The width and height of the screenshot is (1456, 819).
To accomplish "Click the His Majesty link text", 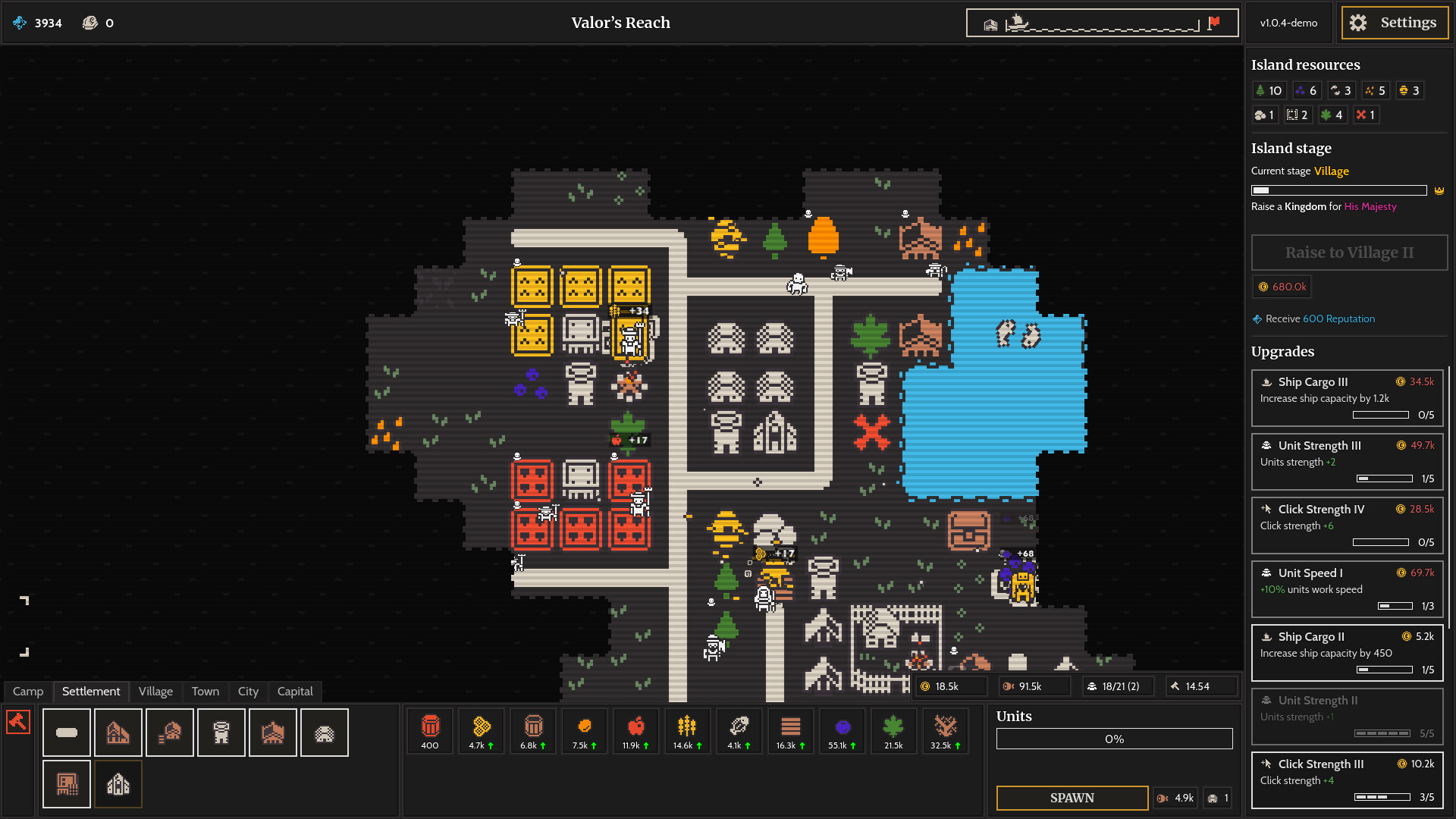I will [1370, 206].
